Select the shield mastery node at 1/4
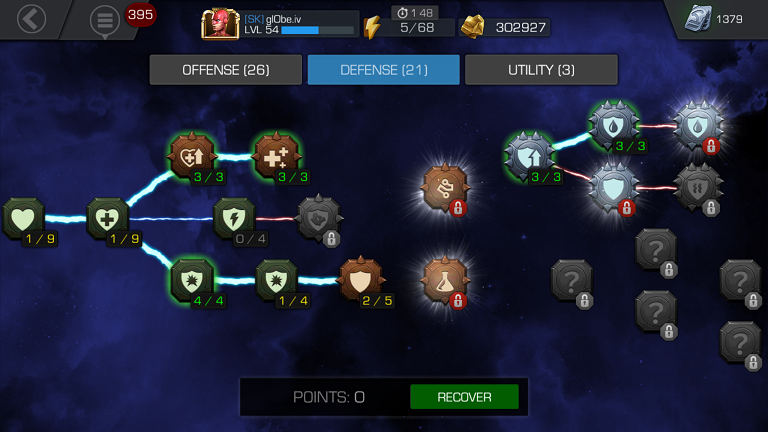 (276, 280)
